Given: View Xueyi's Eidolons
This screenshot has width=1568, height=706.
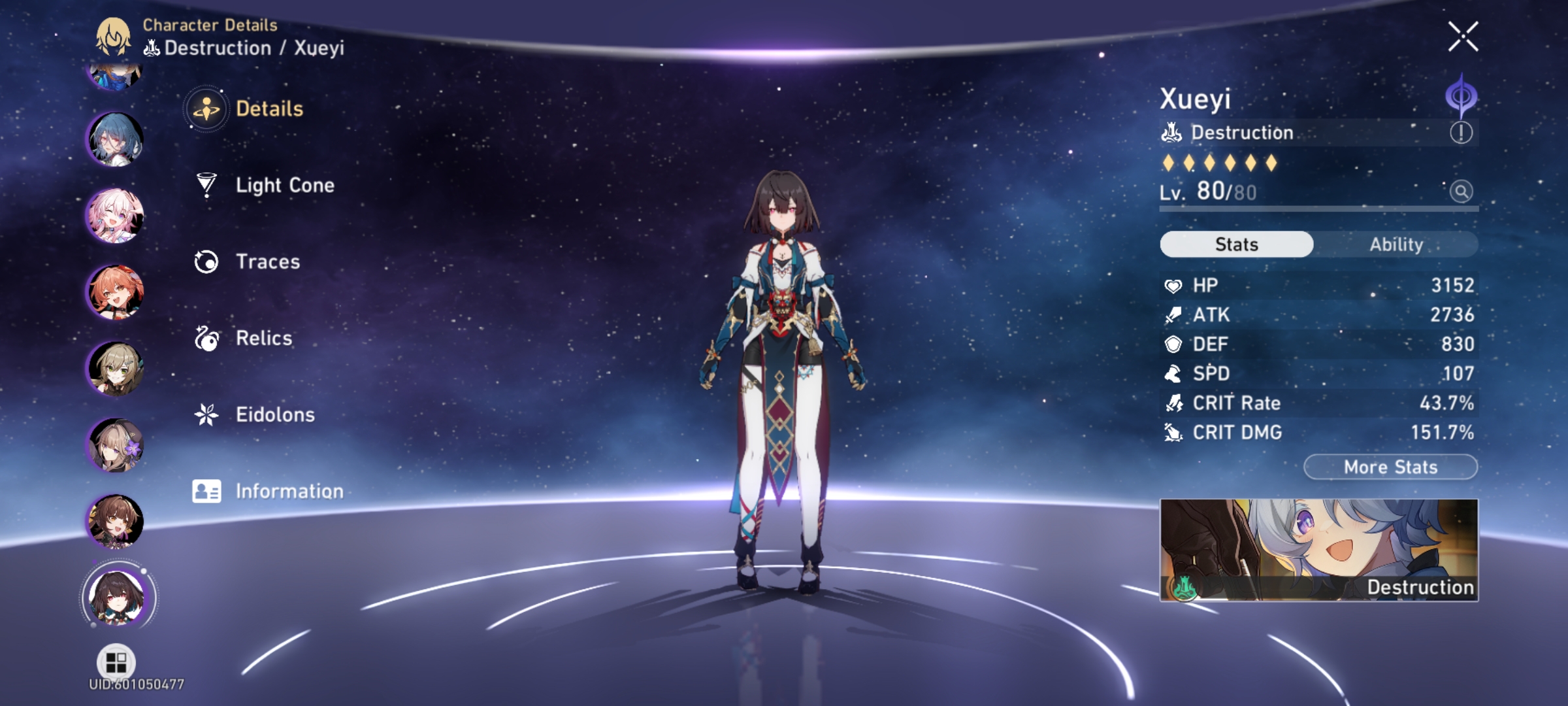Looking at the screenshot, I should coord(274,414).
